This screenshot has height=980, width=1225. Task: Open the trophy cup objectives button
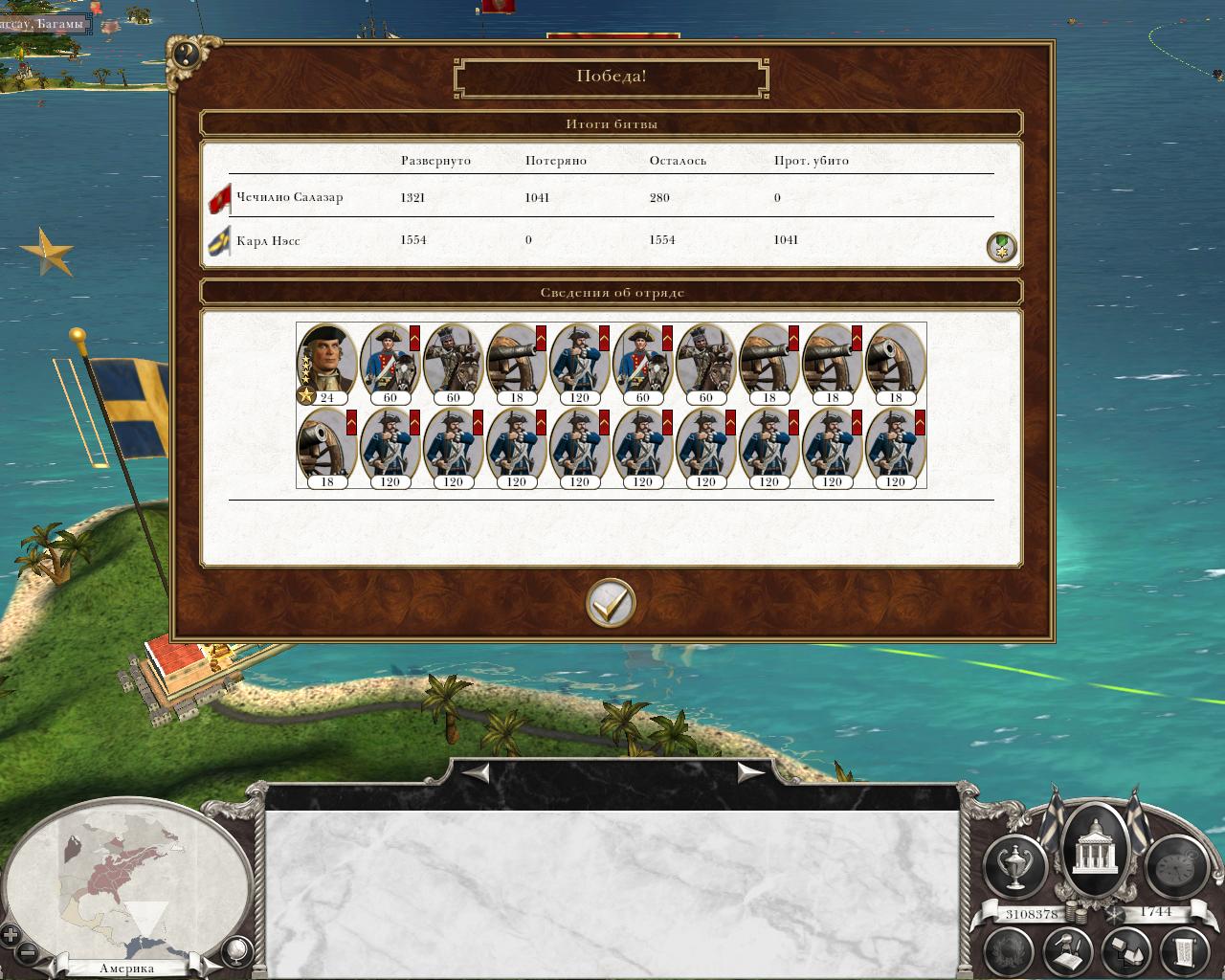click(x=1015, y=864)
